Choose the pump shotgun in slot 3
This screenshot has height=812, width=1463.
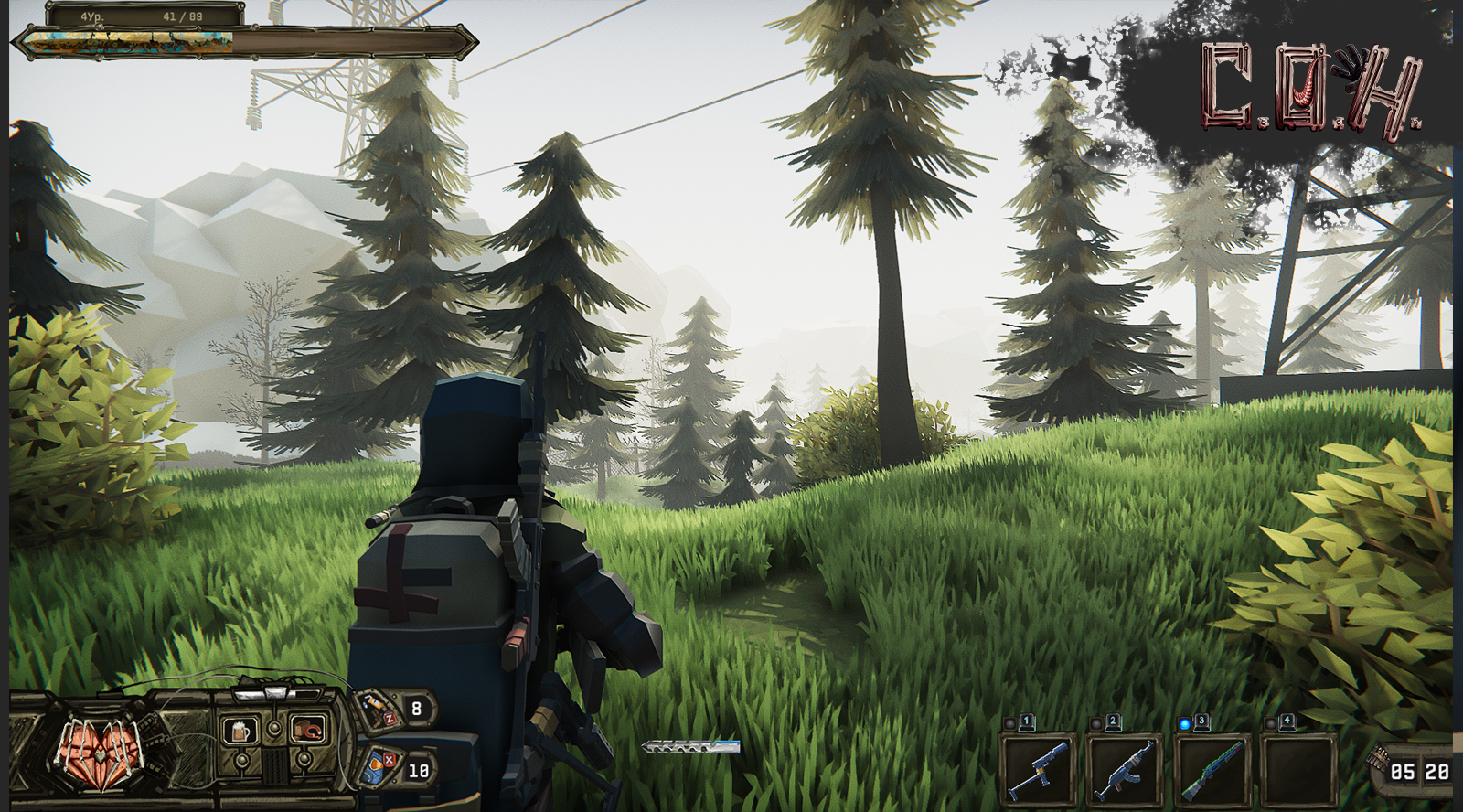coord(1212,770)
